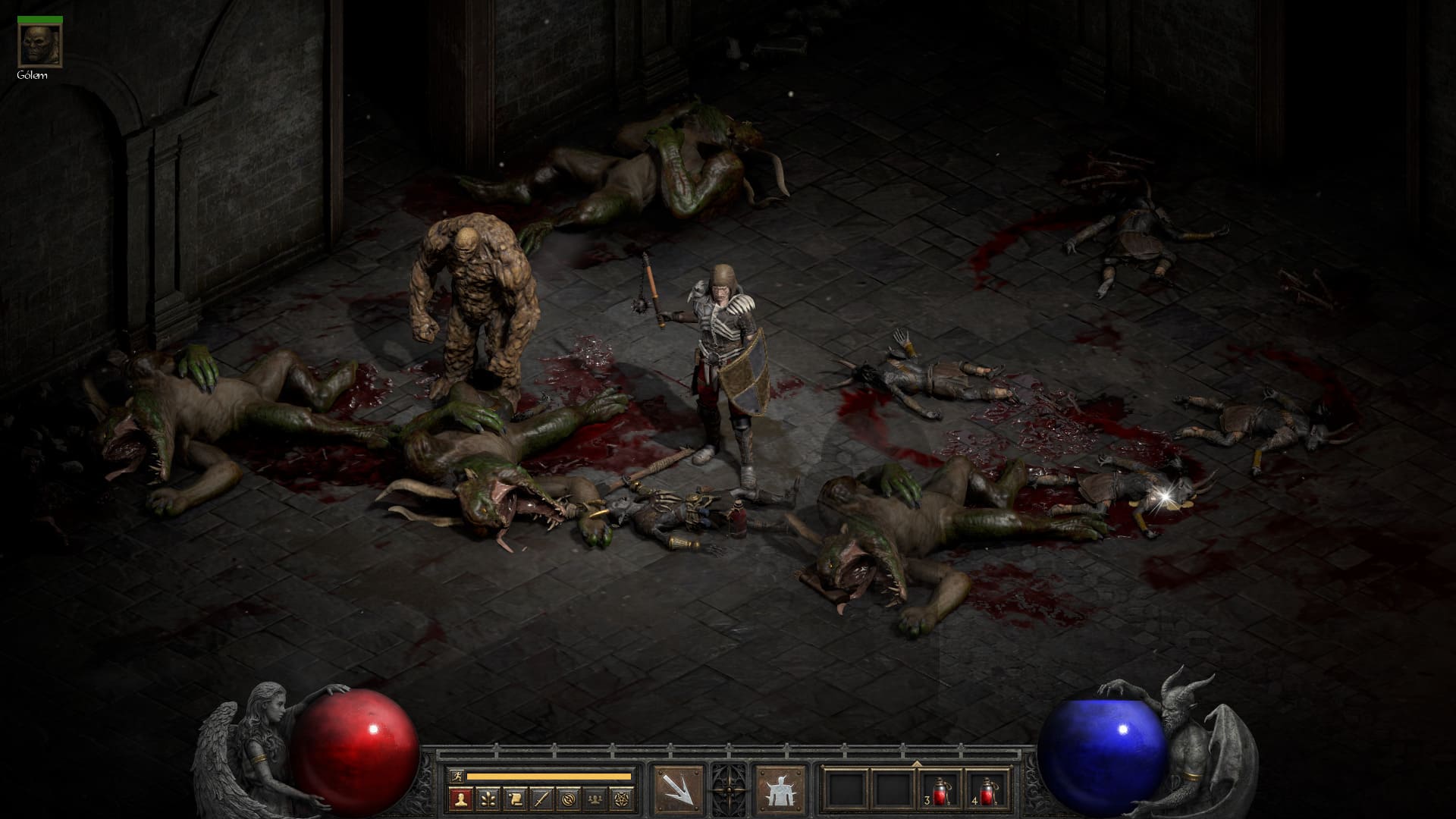
Task: Open the skill tree button
Action: click(488, 799)
